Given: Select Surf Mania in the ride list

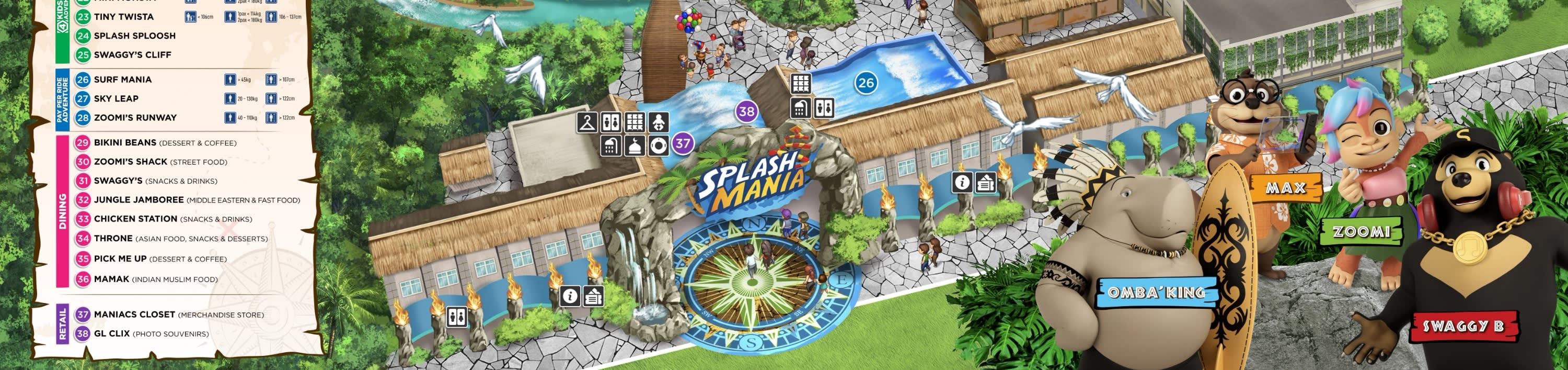Looking at the screenshot, I should click(x=122, y=79).
